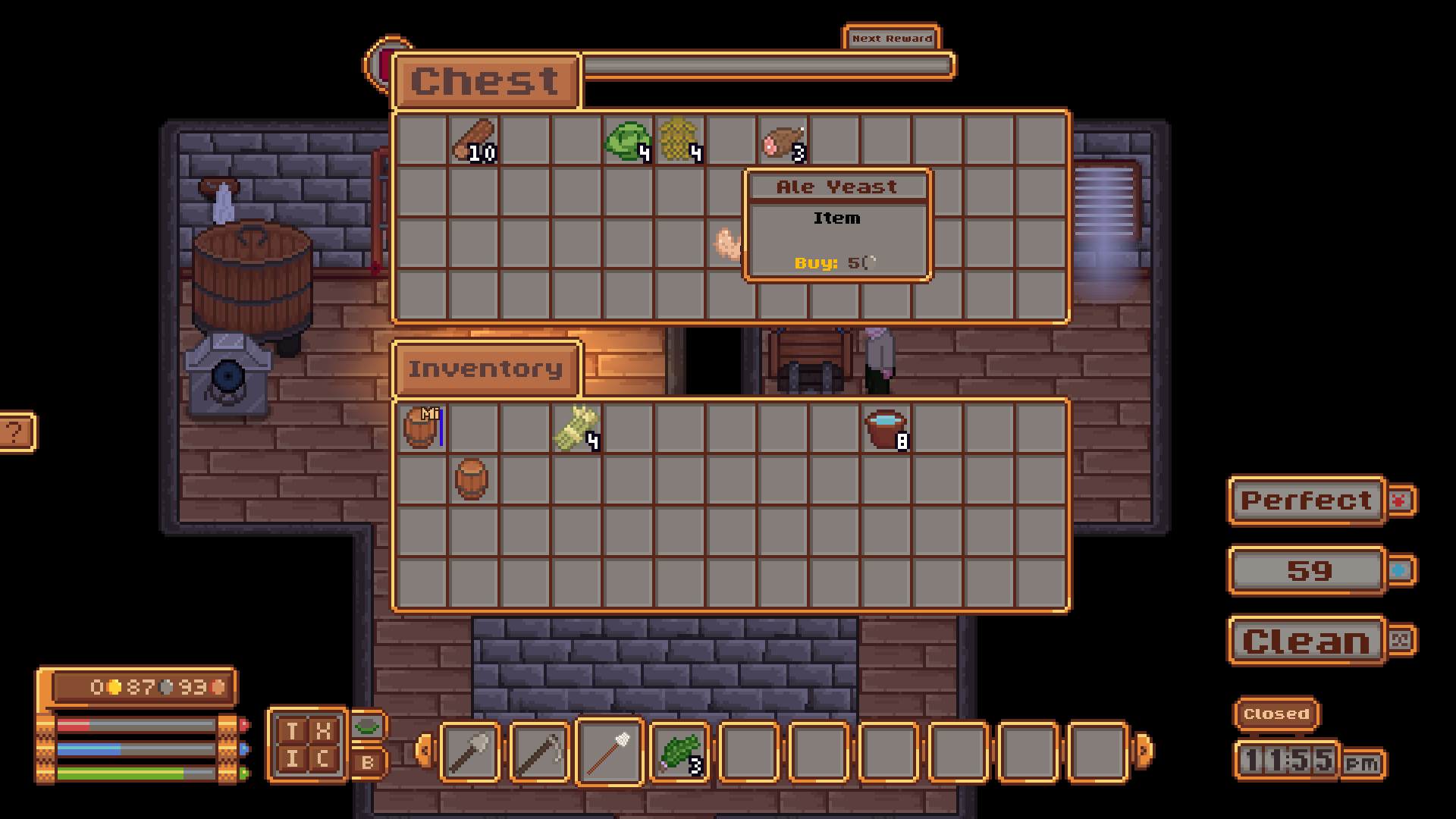1456x819 pixels.
Task: Open the question mark help button
Action: click(15, 433)
